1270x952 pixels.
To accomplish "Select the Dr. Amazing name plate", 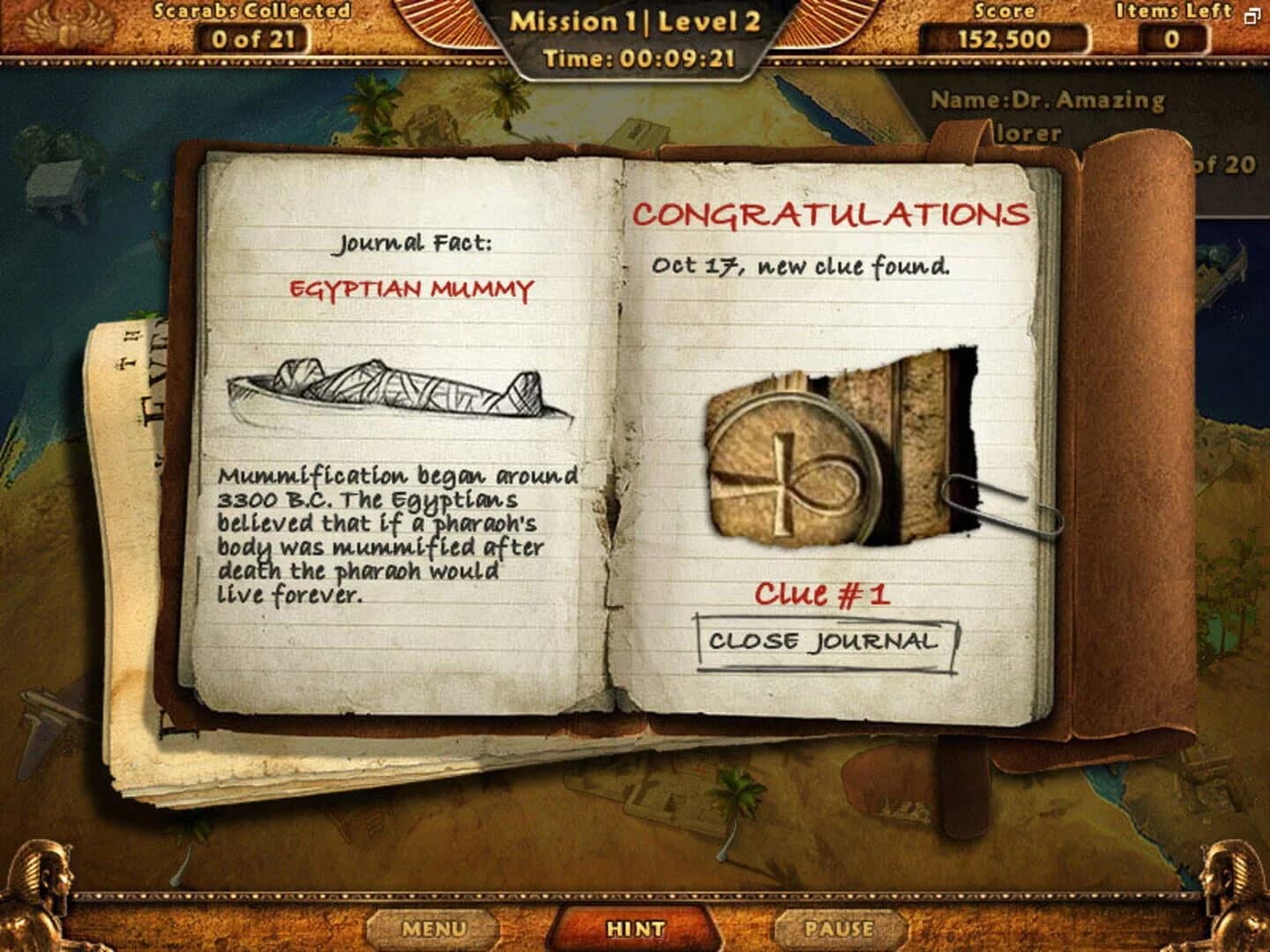I will [1050, 100].
